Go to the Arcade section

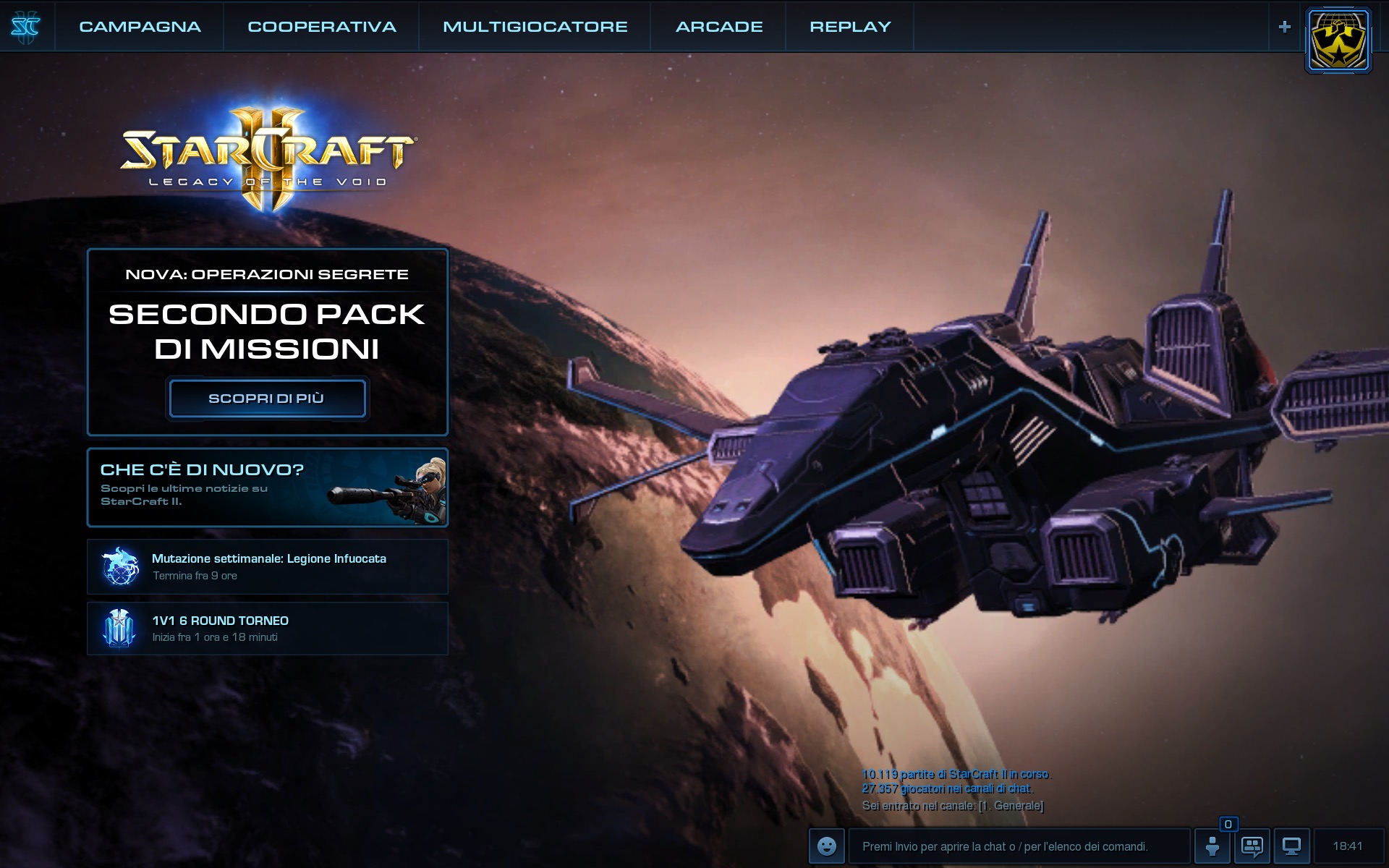click(719, 27)
